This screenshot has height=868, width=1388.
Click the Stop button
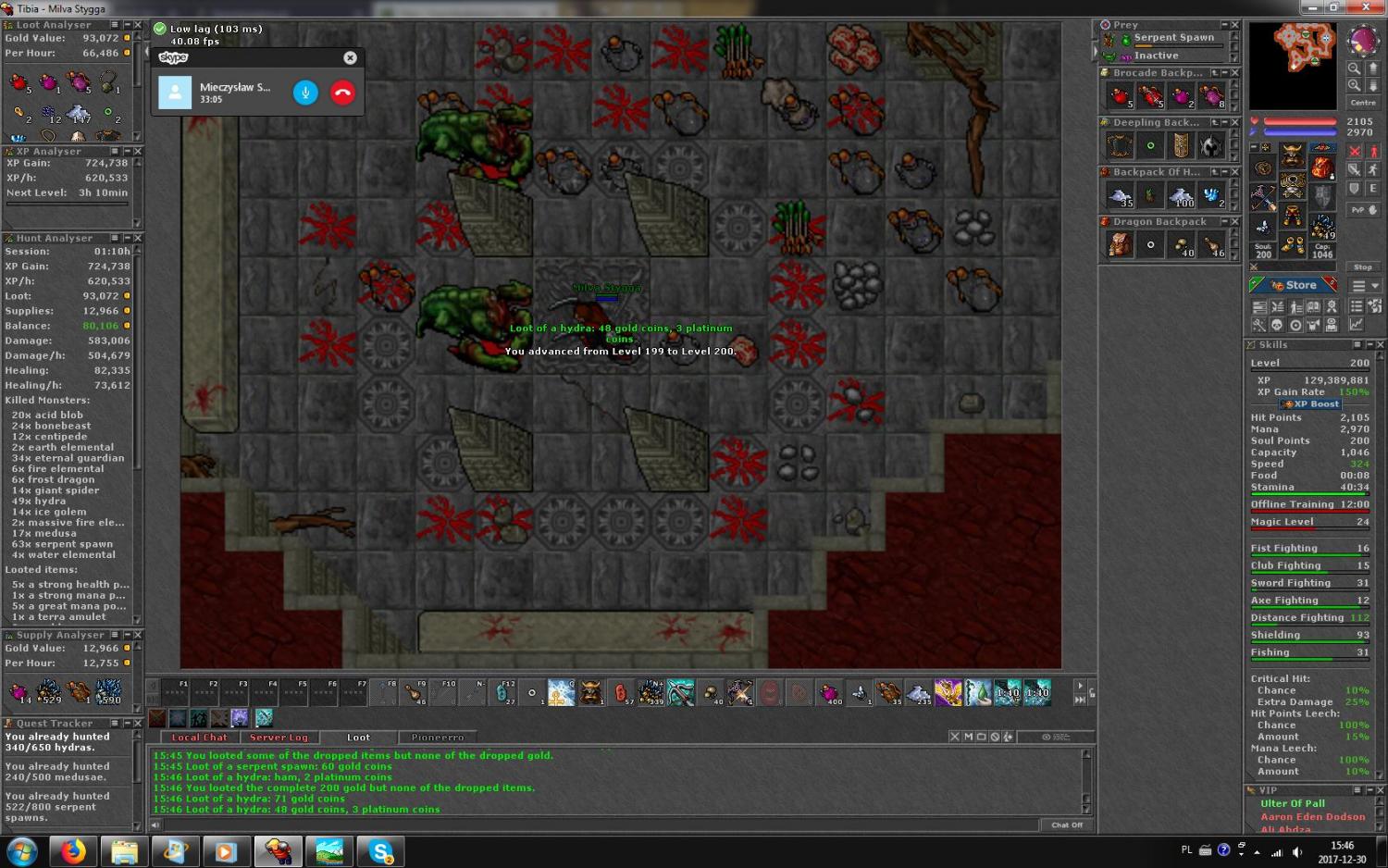(1362, 267)
